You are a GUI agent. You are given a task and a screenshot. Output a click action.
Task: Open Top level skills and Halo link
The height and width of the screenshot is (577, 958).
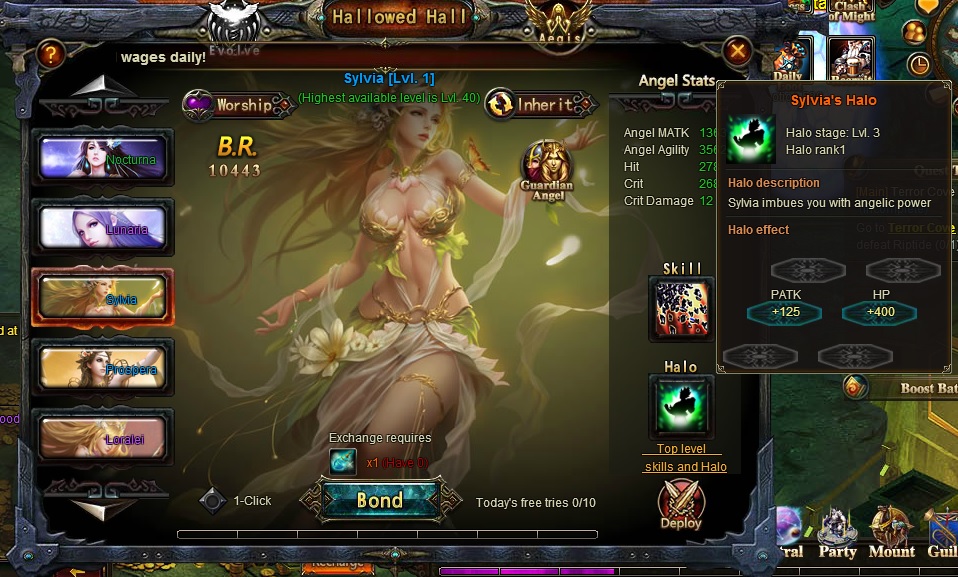click(x=685, y=458)
